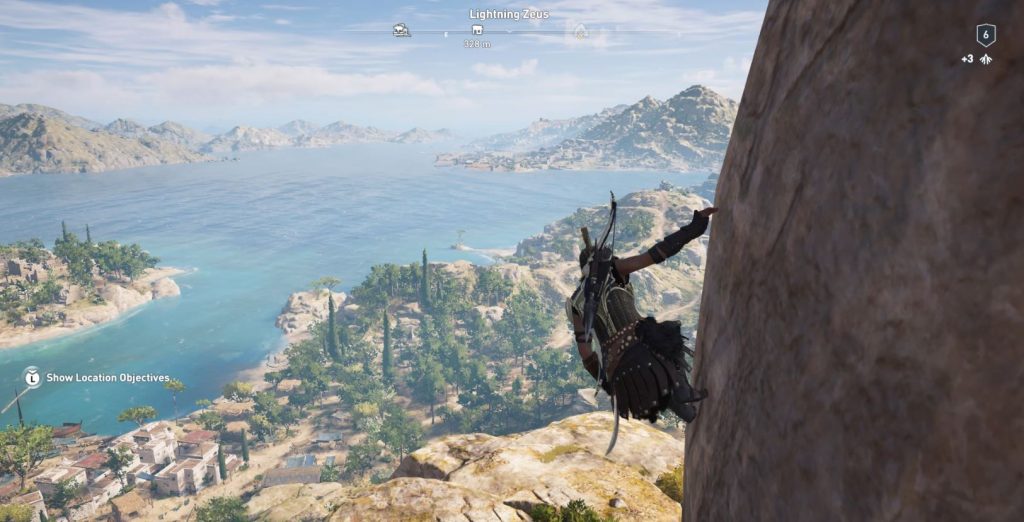The width and height of the screenshot is (1024, 522).
Task: Click the faded quest marker on compass
Action: point(579,31)
